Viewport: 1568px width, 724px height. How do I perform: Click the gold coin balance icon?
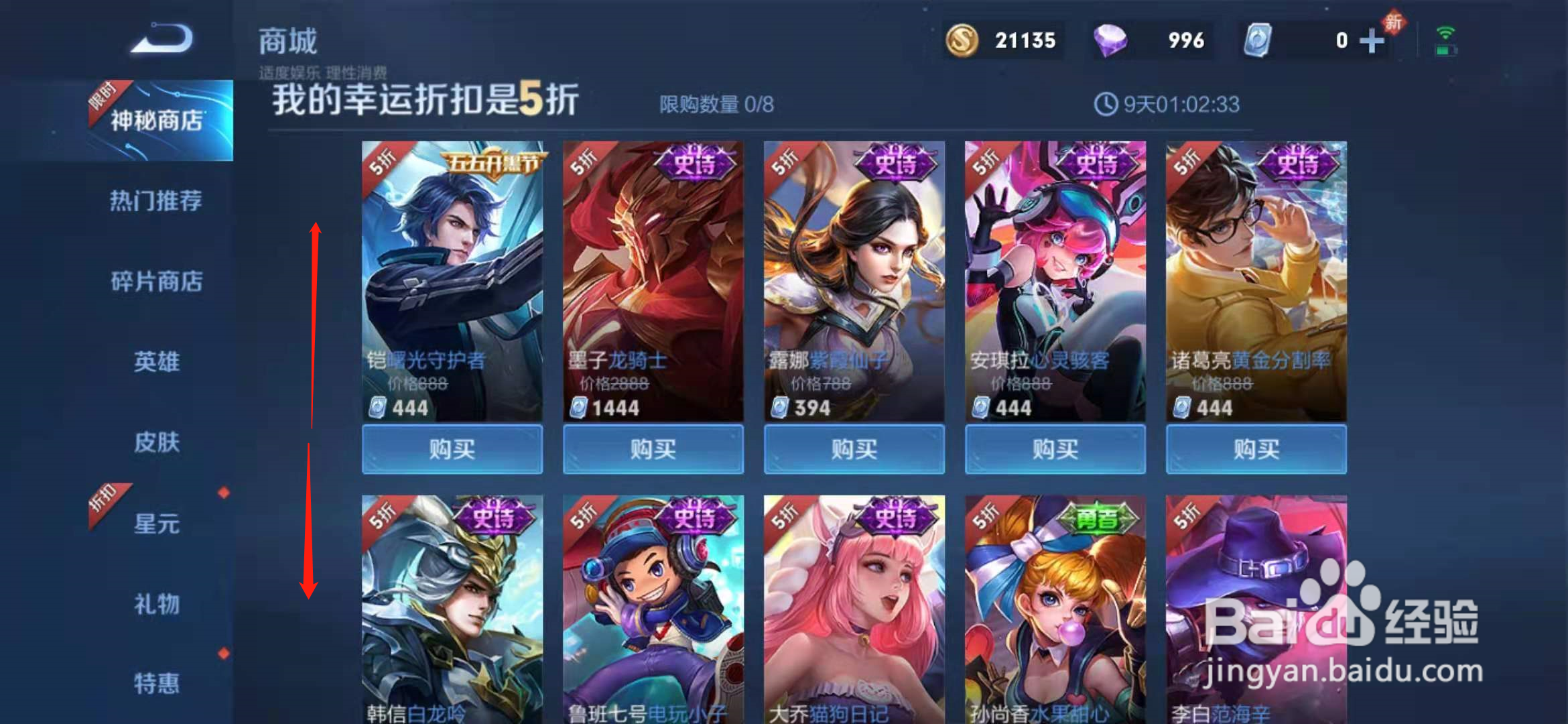963,40
